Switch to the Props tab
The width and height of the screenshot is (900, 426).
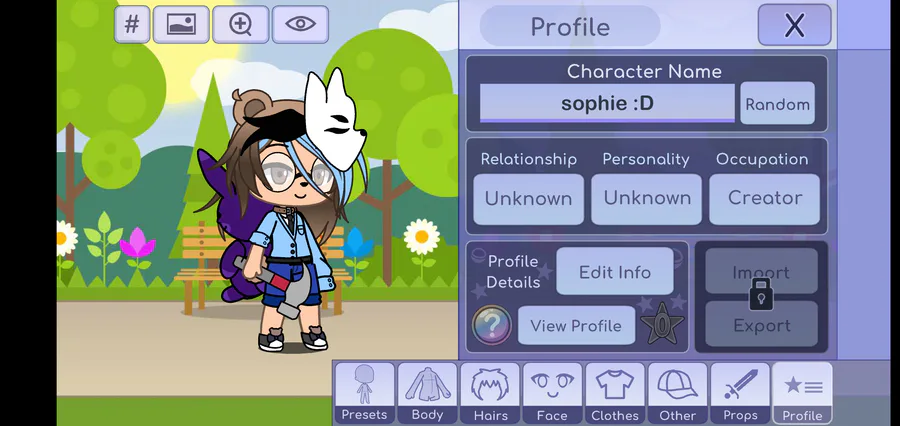point(740,393)
